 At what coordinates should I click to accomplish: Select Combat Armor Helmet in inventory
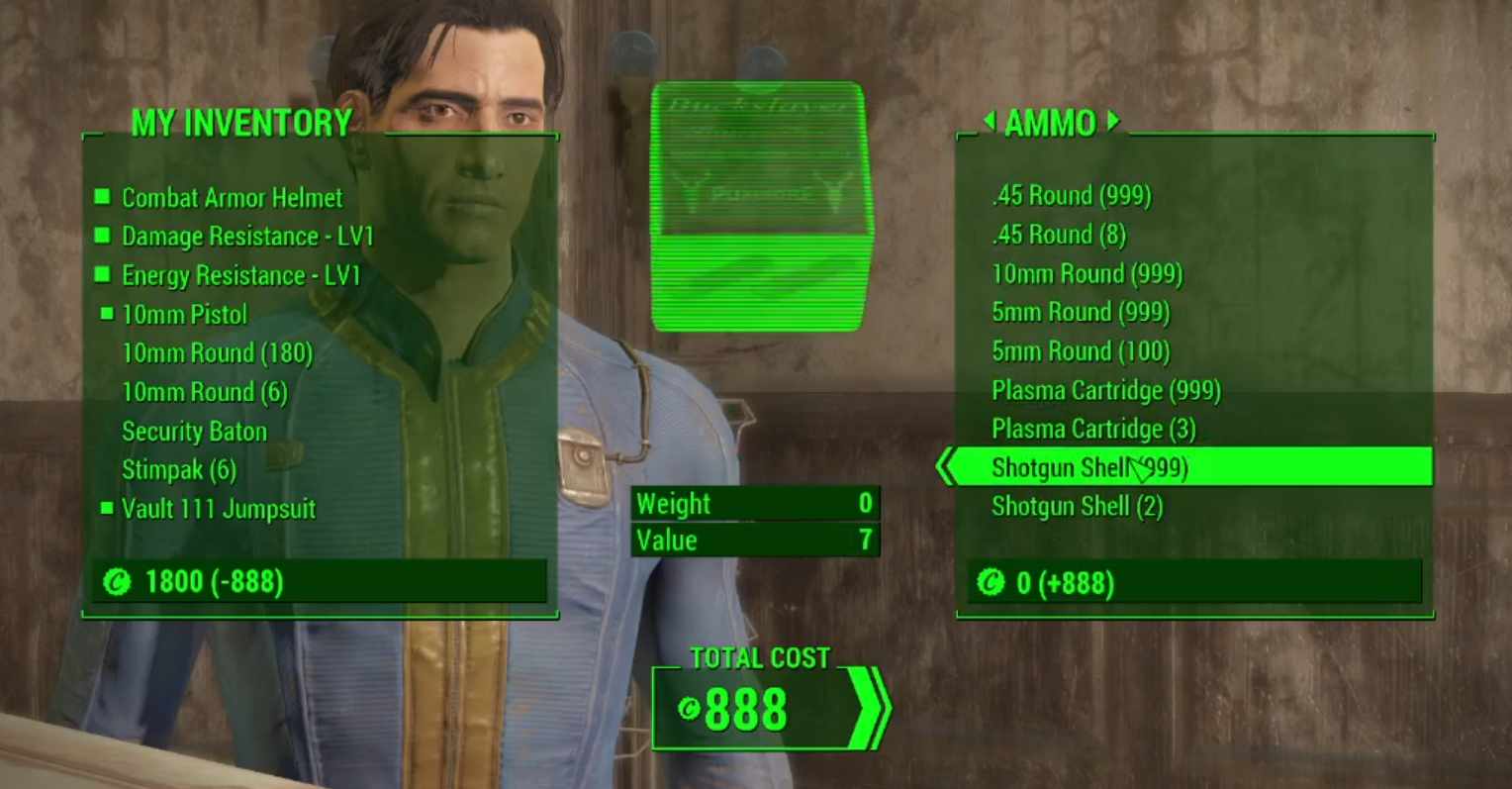232,198
